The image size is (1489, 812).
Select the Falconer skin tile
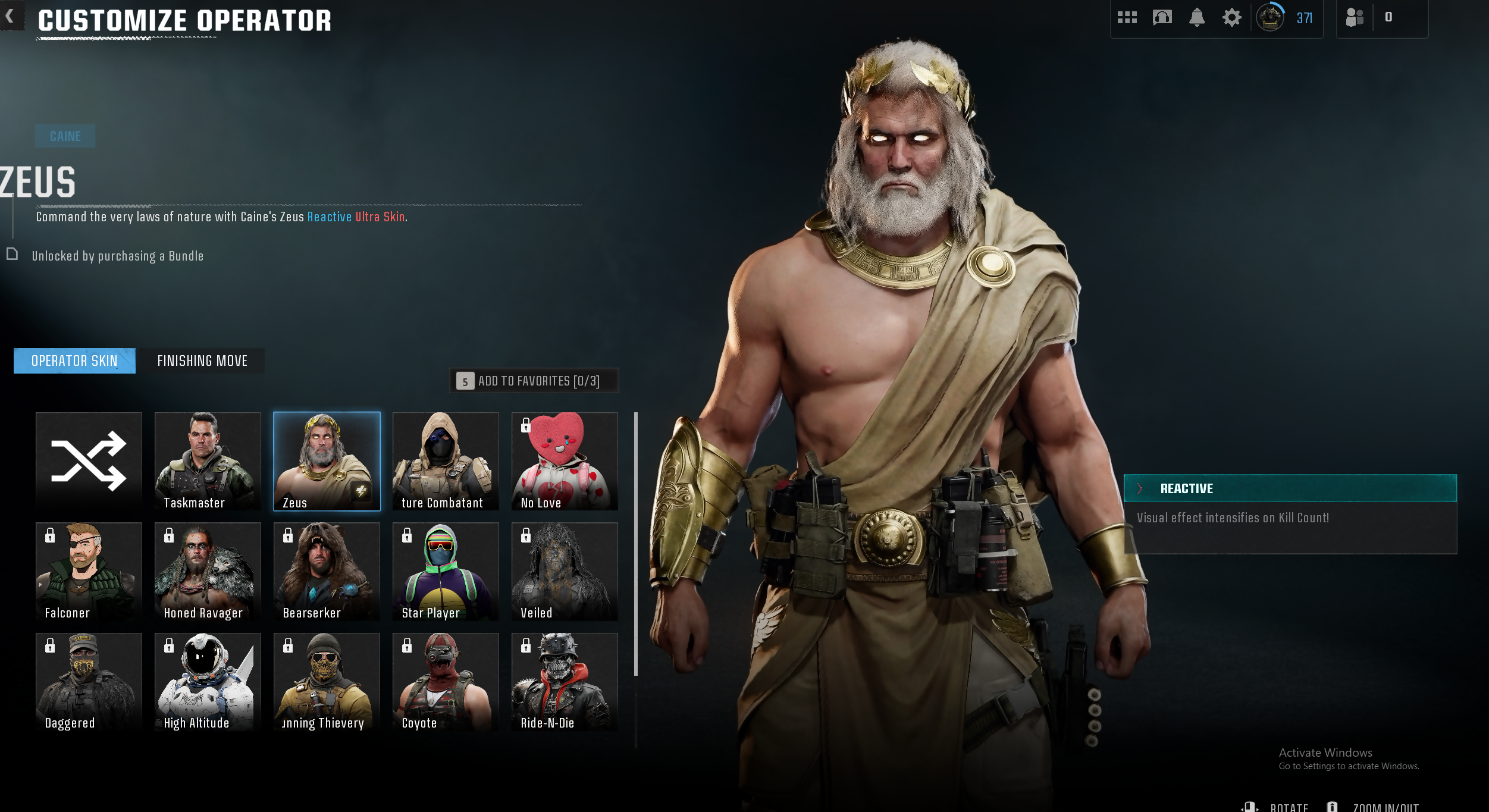tap(89, 571)
